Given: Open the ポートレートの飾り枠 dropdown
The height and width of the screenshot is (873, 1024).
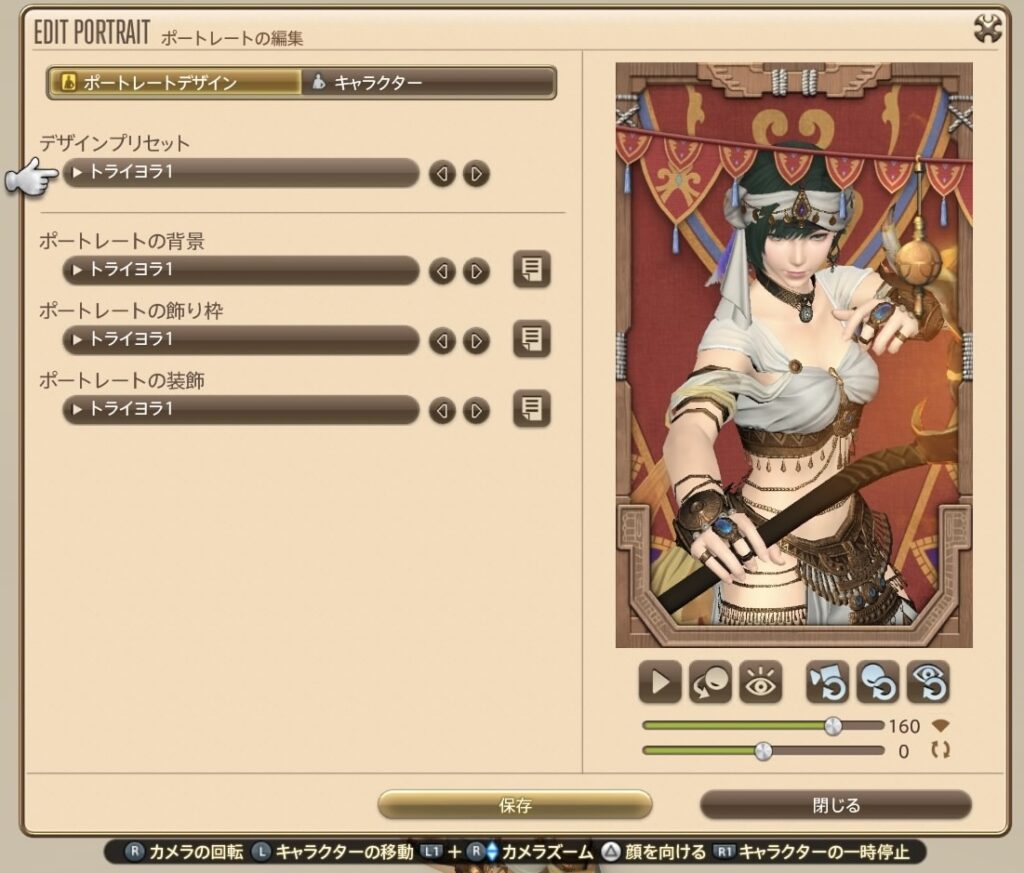Looking at the screenshot, I should (240, 340).
